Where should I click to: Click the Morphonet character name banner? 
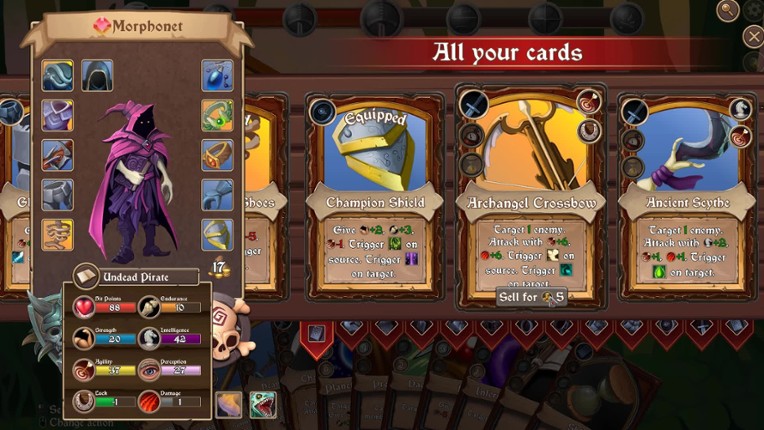click(x=135, y=24)
